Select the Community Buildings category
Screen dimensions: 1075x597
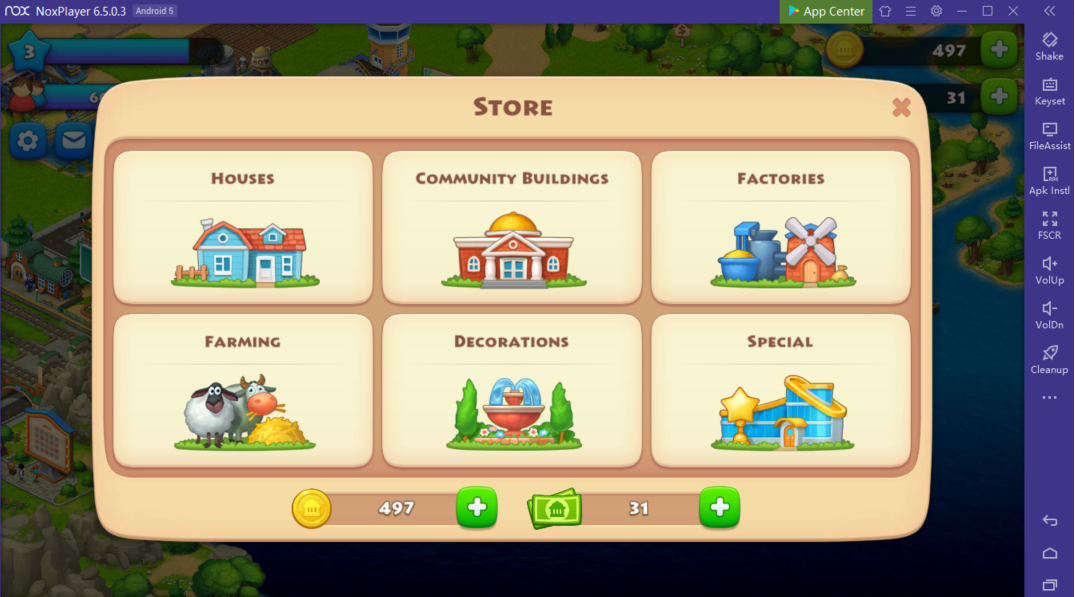point(512,227)
